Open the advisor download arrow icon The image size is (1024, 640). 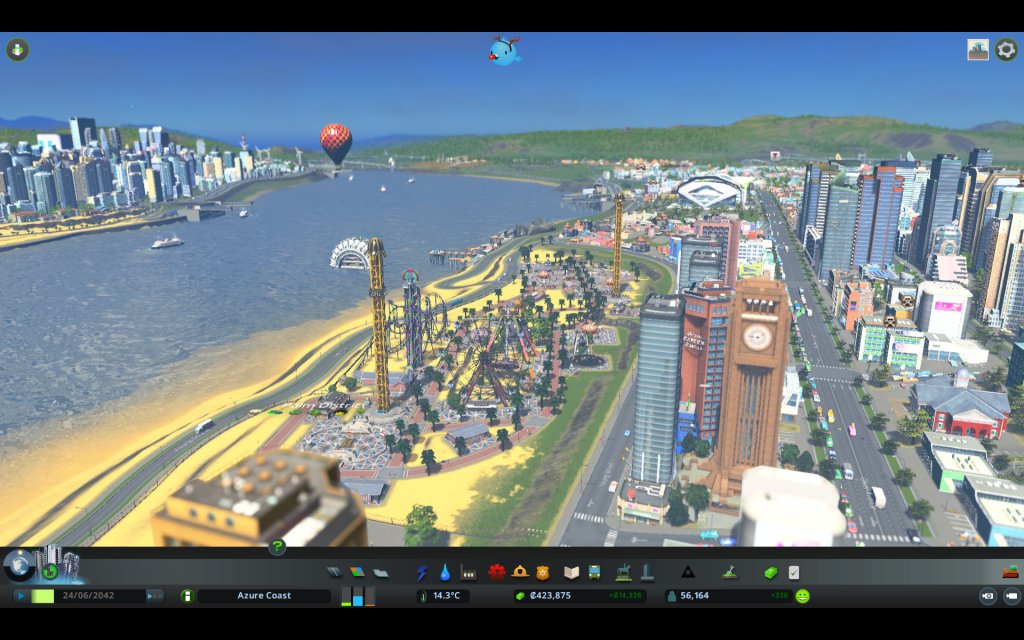(18, 49)
